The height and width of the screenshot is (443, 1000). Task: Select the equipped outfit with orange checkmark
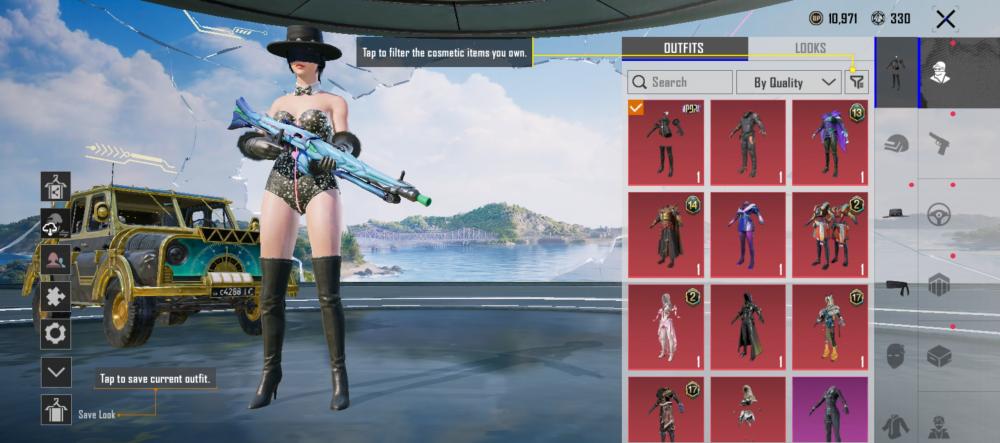665,142
